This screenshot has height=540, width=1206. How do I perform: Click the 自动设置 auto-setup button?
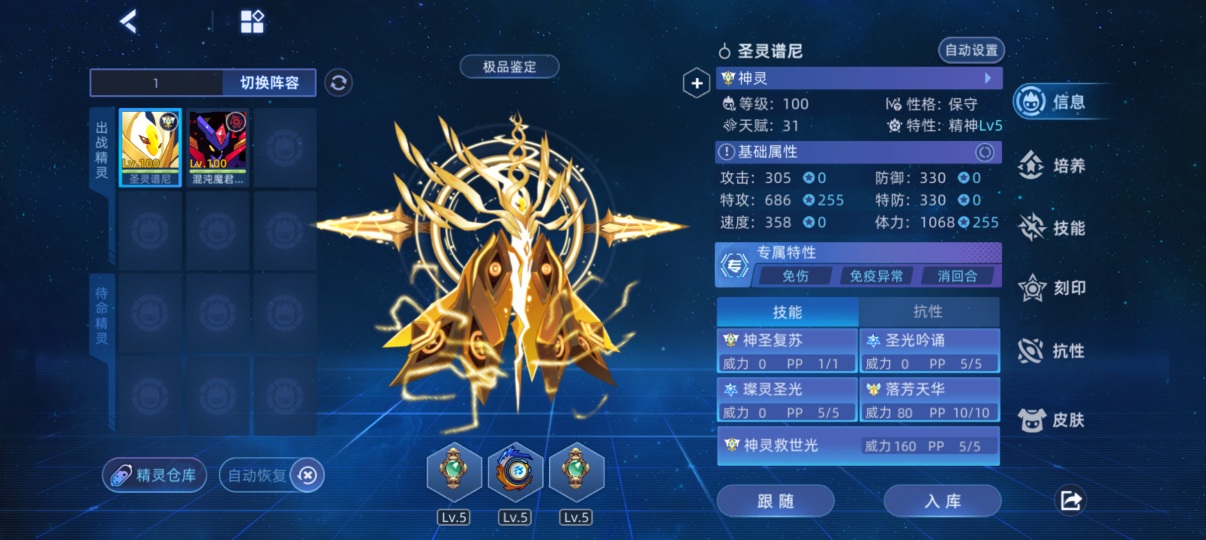[x=970, y=50]
